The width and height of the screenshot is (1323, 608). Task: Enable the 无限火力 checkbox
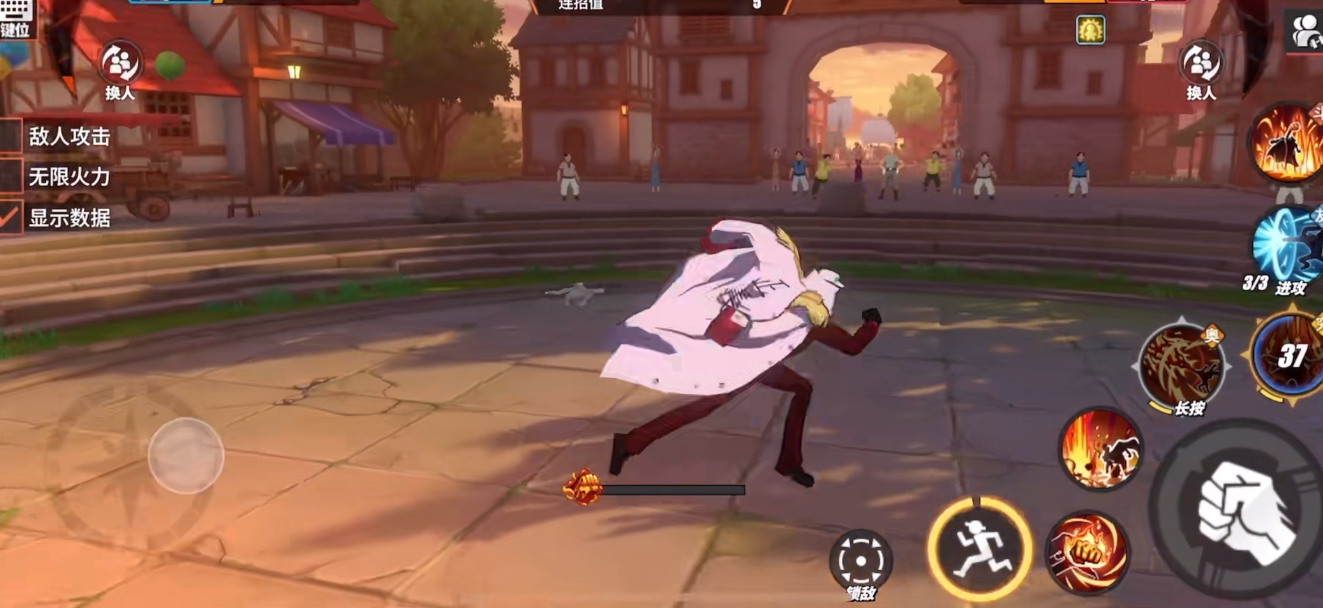pyautogui.click(x=11, y=177)
